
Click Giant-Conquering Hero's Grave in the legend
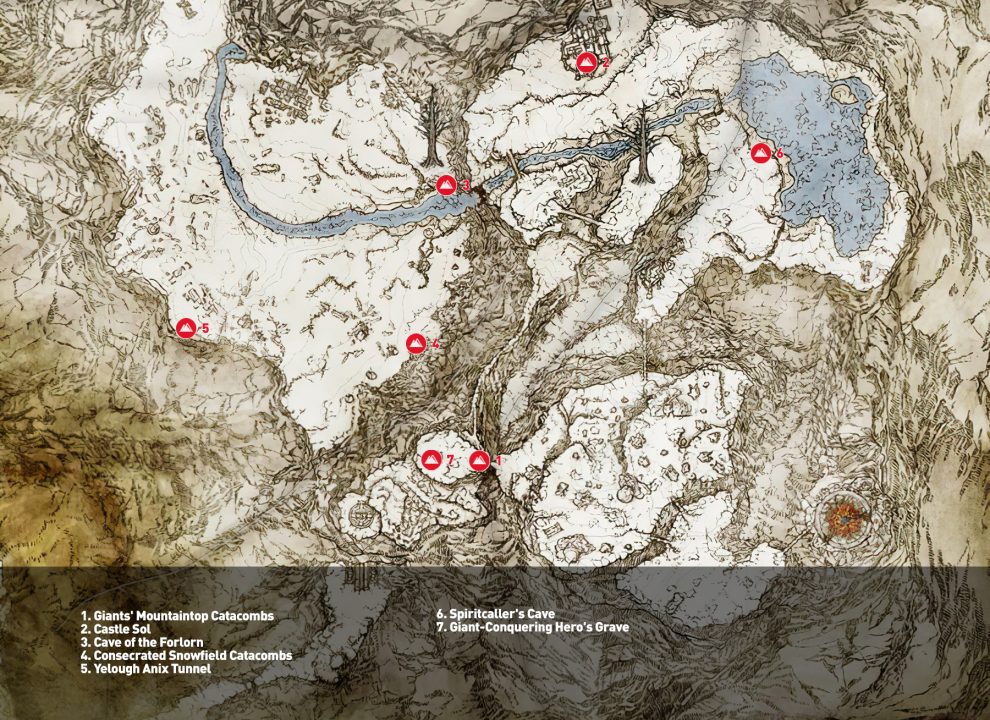532,627
